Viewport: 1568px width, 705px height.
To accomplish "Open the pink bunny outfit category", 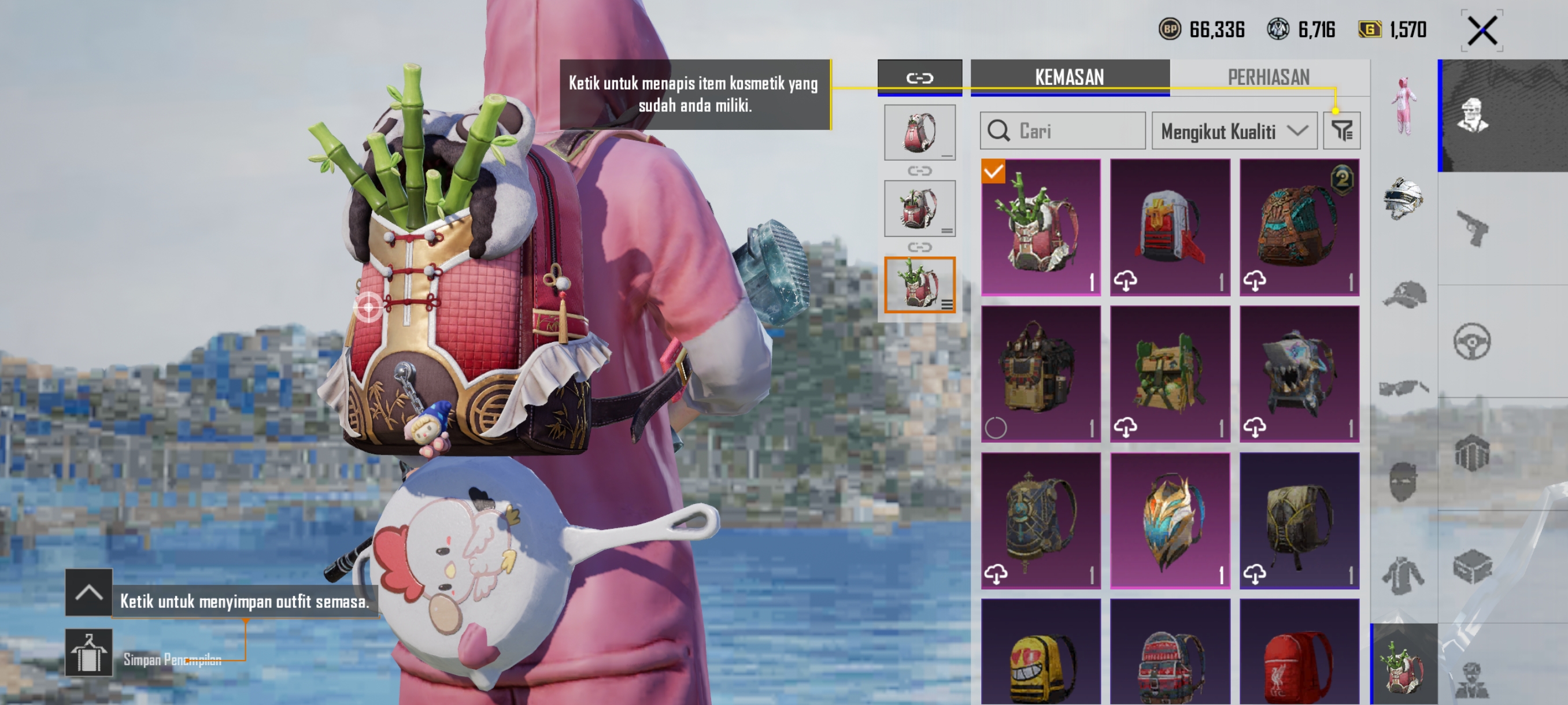I will (x=1403, y=105).
